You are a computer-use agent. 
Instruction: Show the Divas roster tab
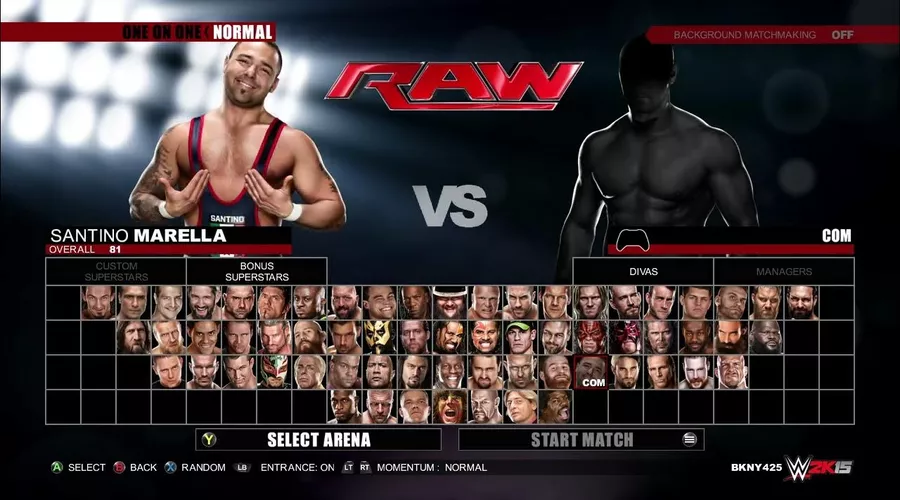tap(643, 271)
